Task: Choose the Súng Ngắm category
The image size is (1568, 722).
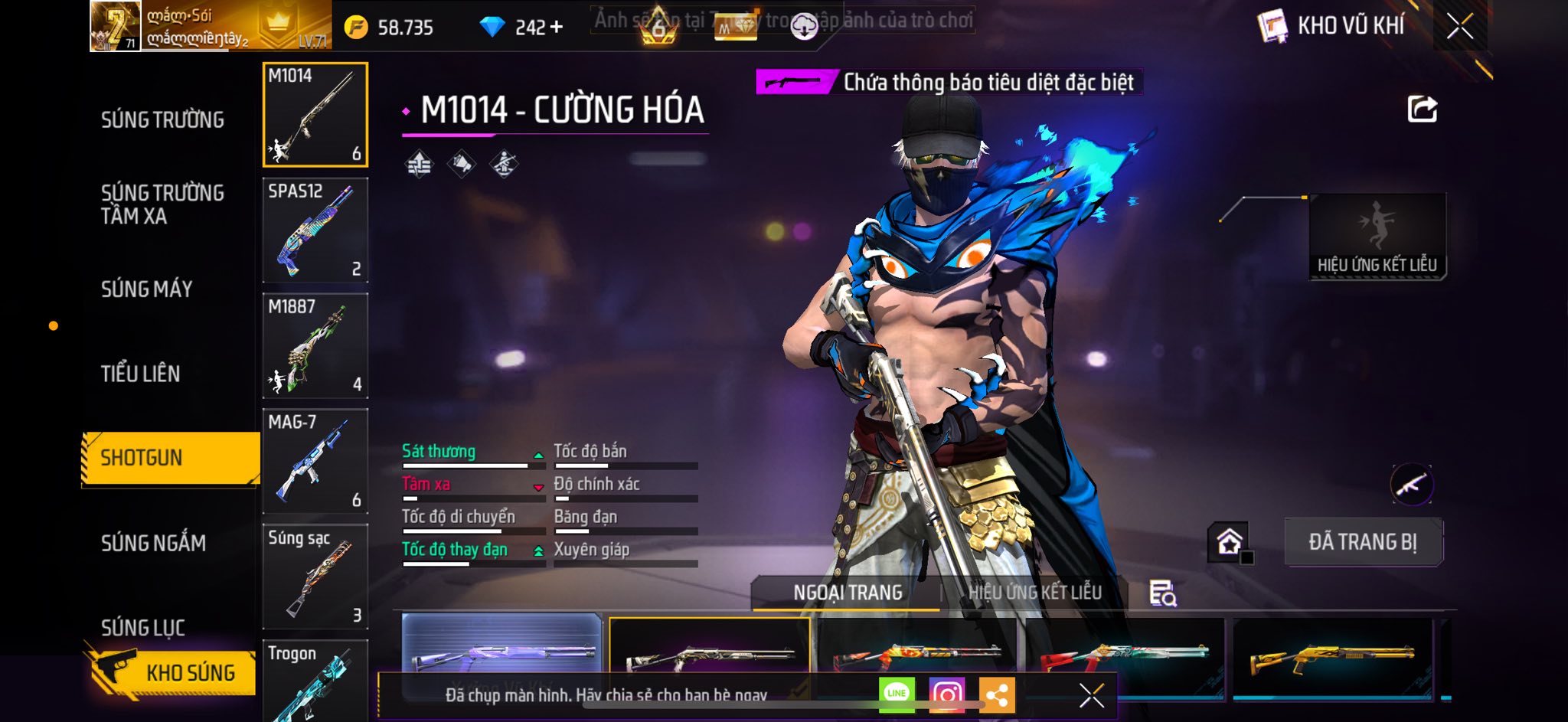Action: point(153,543)
